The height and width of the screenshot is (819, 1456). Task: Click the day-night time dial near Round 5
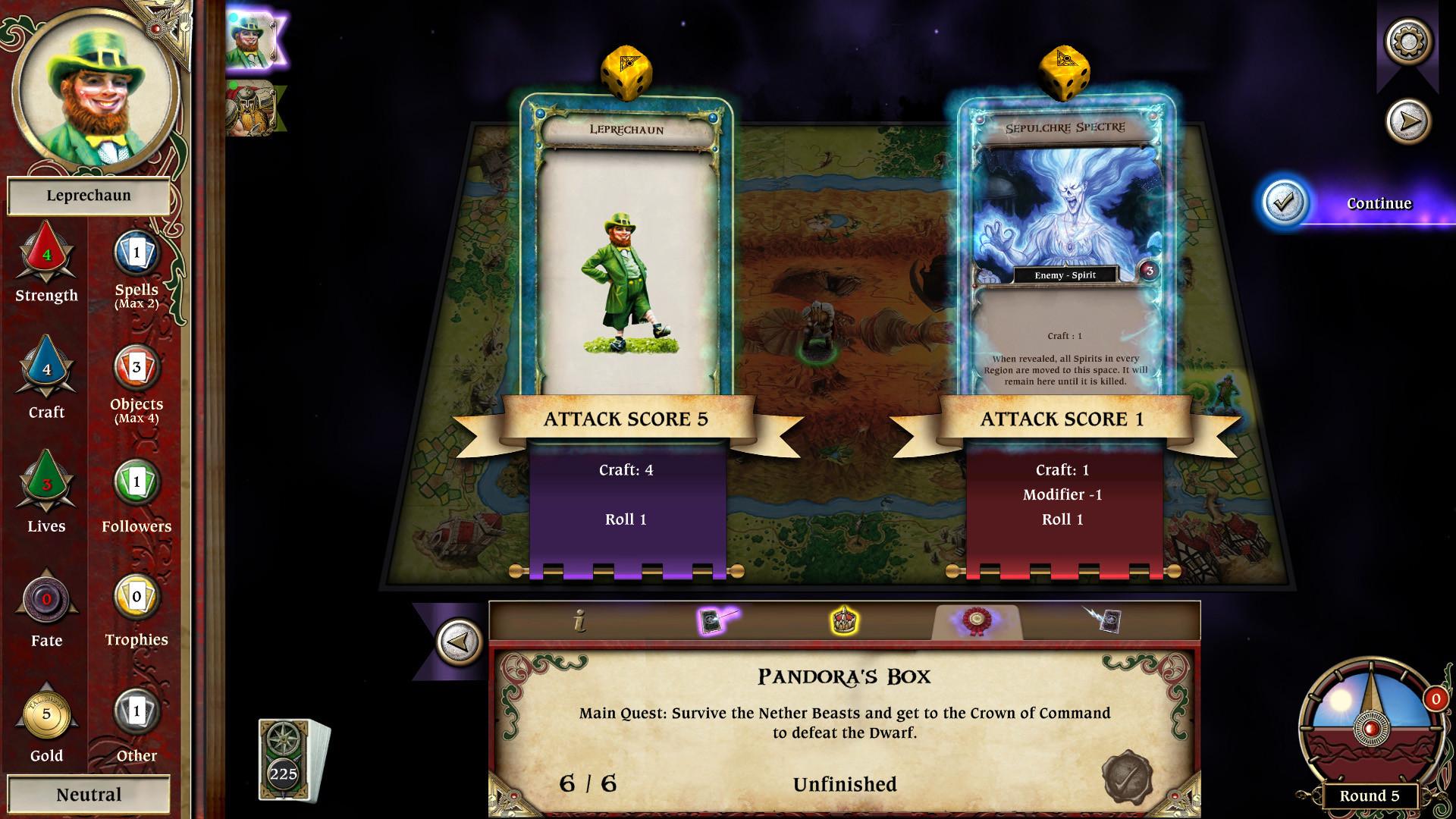[1373, 729]
